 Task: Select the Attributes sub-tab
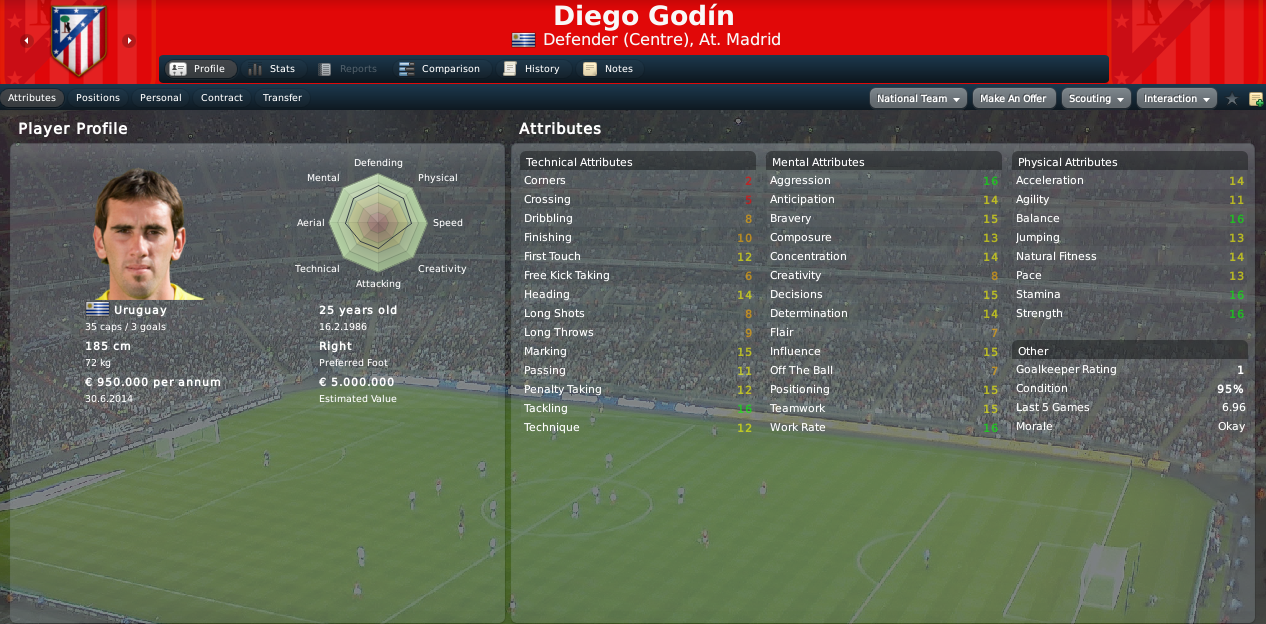[32, 98]
